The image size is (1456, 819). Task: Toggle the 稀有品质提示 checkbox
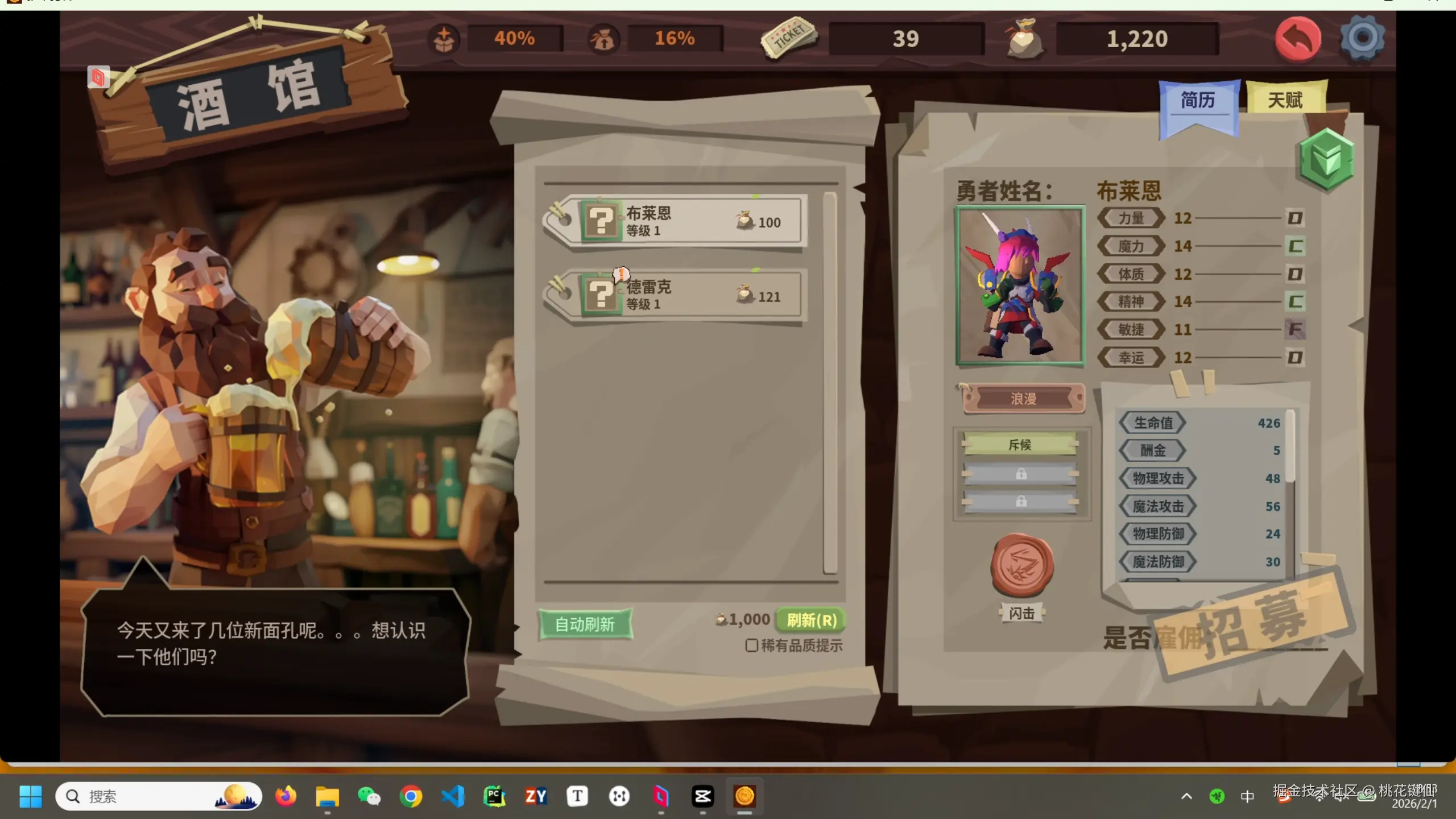[751, 646]
